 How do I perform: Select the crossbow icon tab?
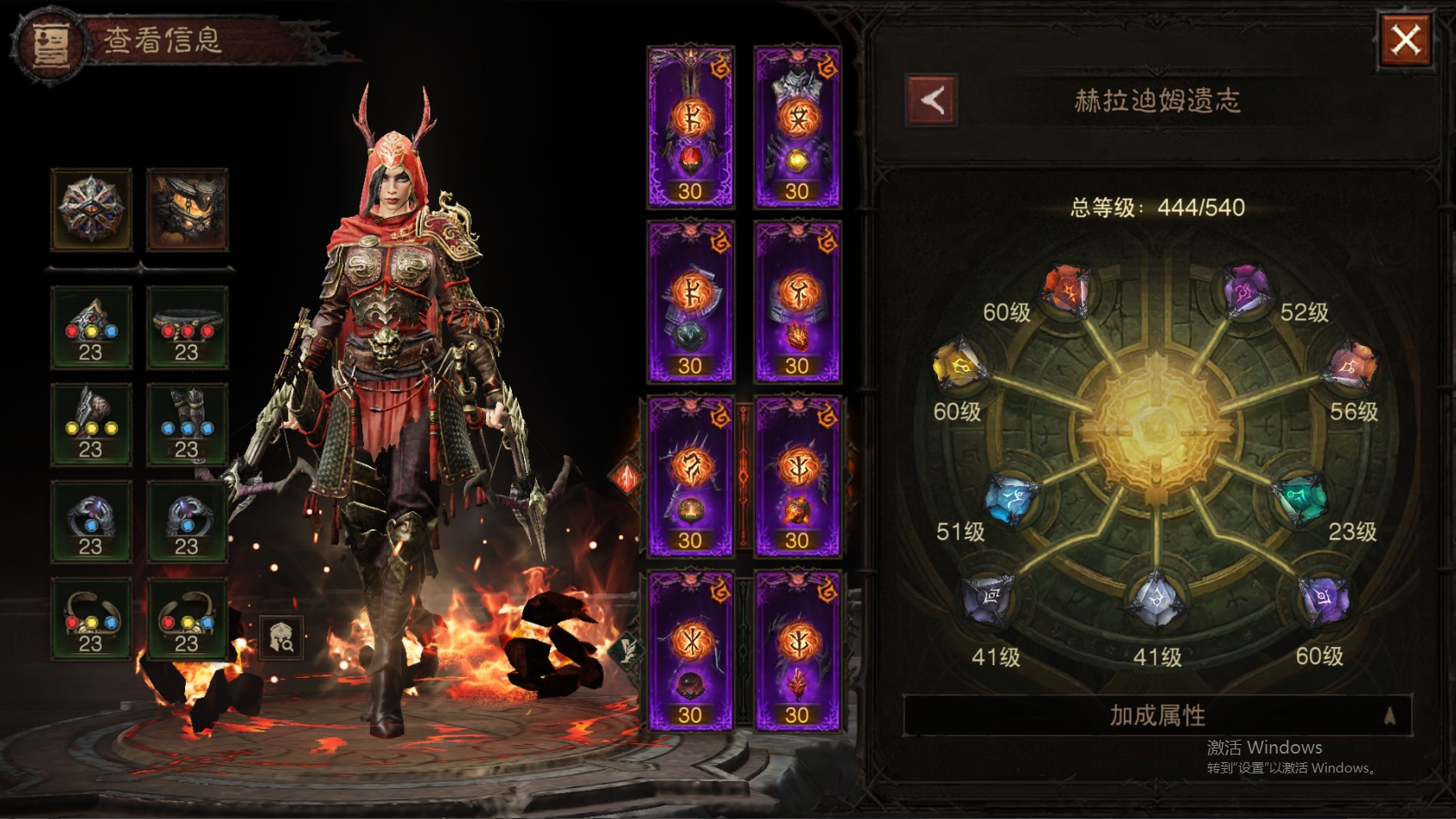pyautogui.click(x=626, y=476)
